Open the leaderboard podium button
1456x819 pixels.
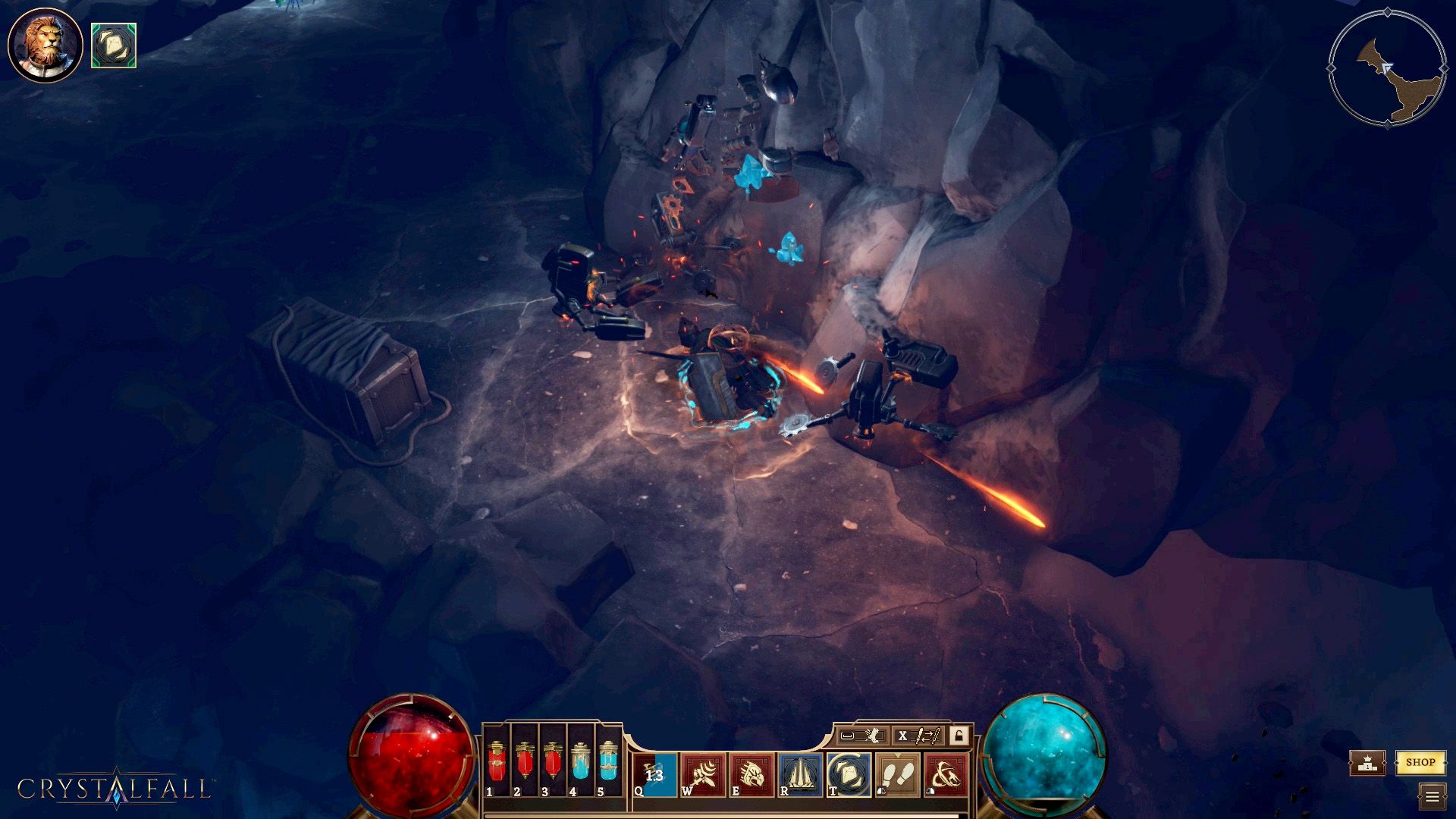[x=1367, y=763]
